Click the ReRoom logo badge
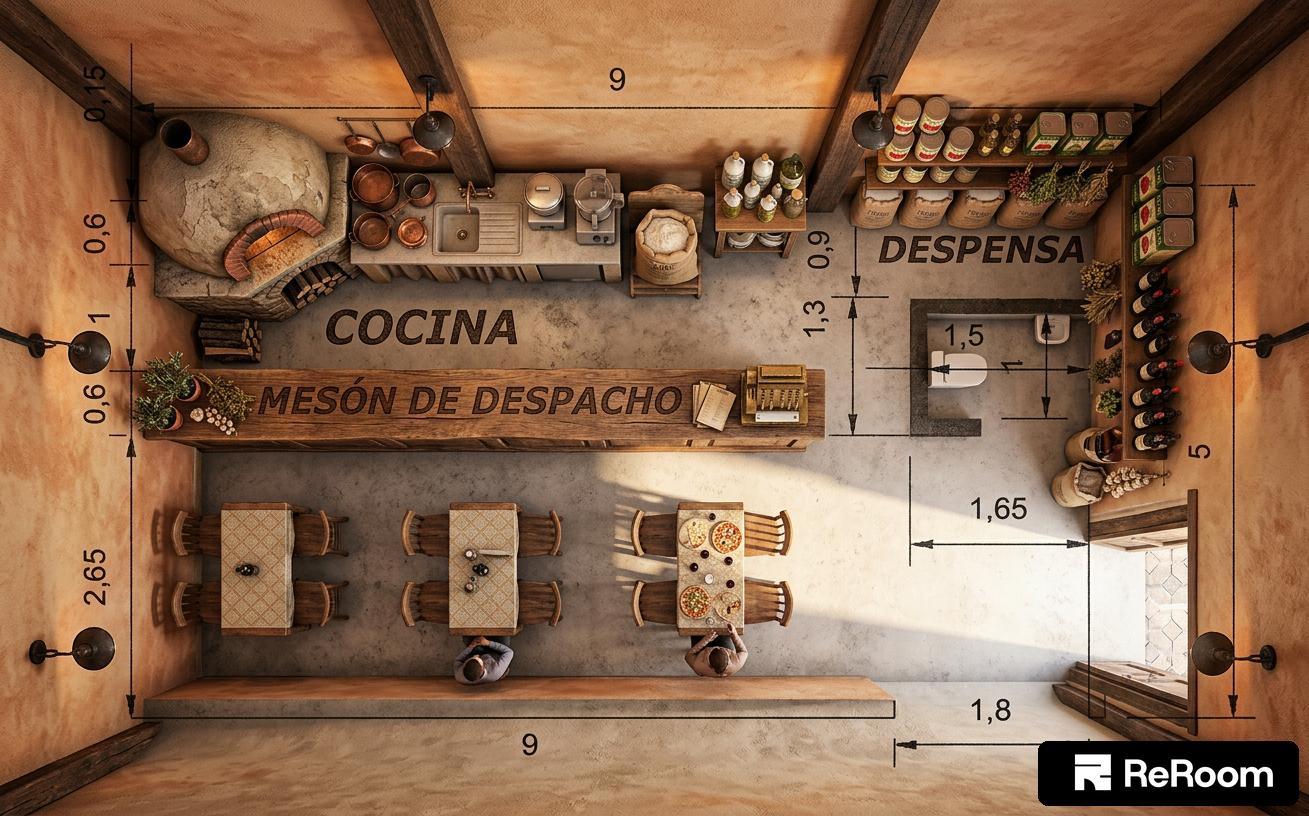Image resolution: width=1309 pixels, height=816 pixels. (x=1167, y=773)
